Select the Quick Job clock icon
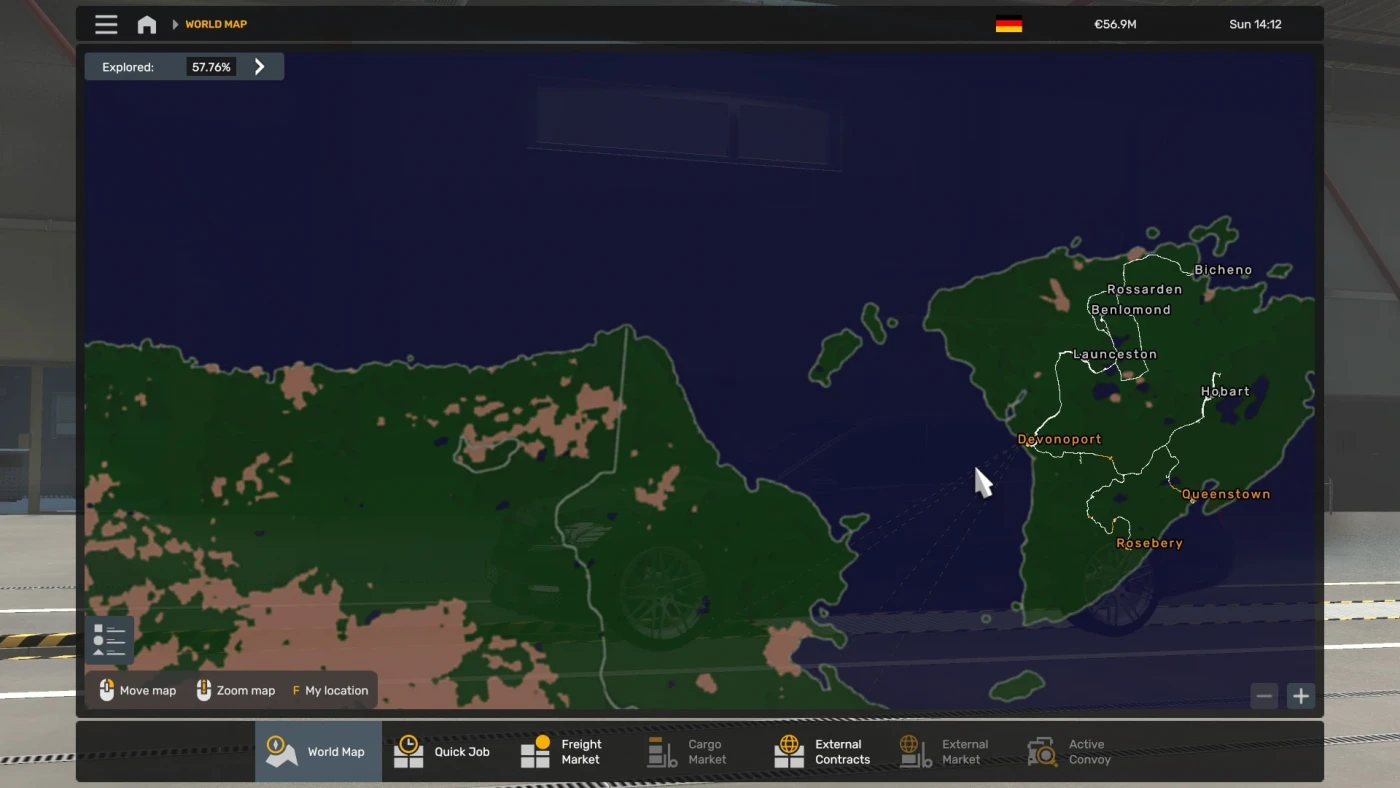1400x788 pixels. pos(409,750)
